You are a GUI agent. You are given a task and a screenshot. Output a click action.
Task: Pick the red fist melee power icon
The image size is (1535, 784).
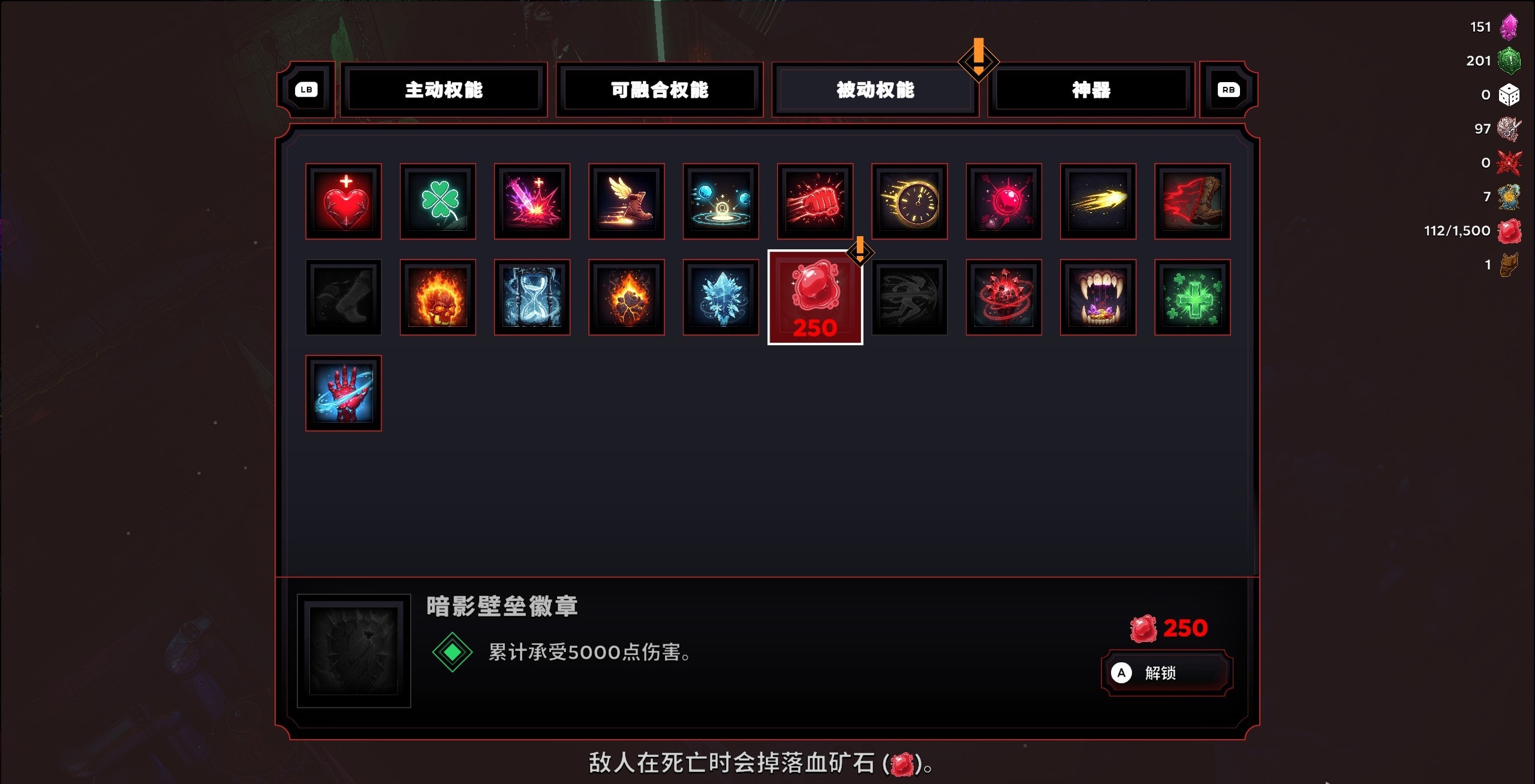[815, 201]
